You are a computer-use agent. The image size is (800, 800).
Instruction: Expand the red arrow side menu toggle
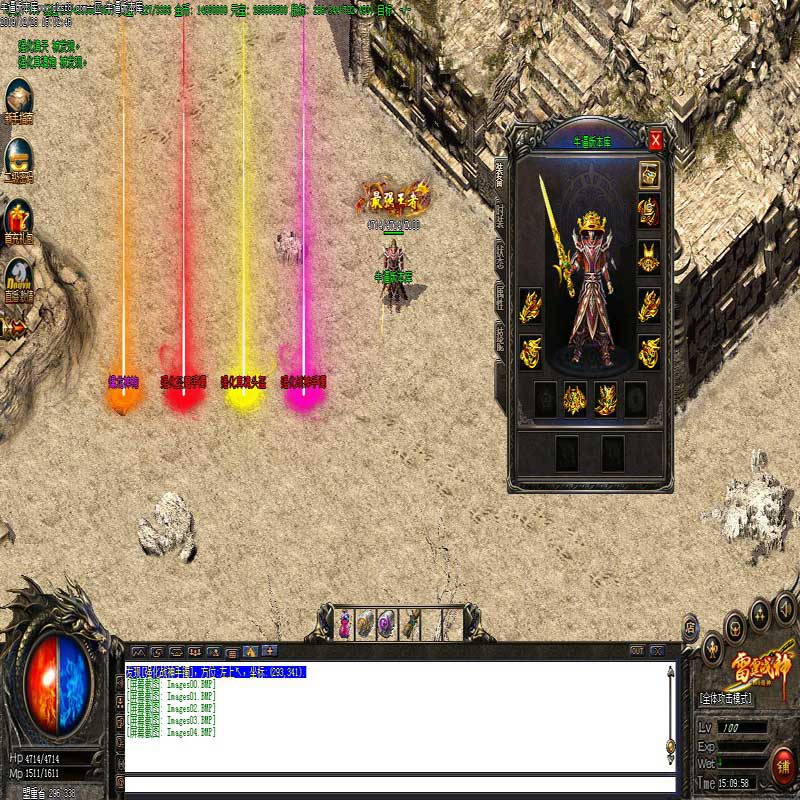coord(14,327)
